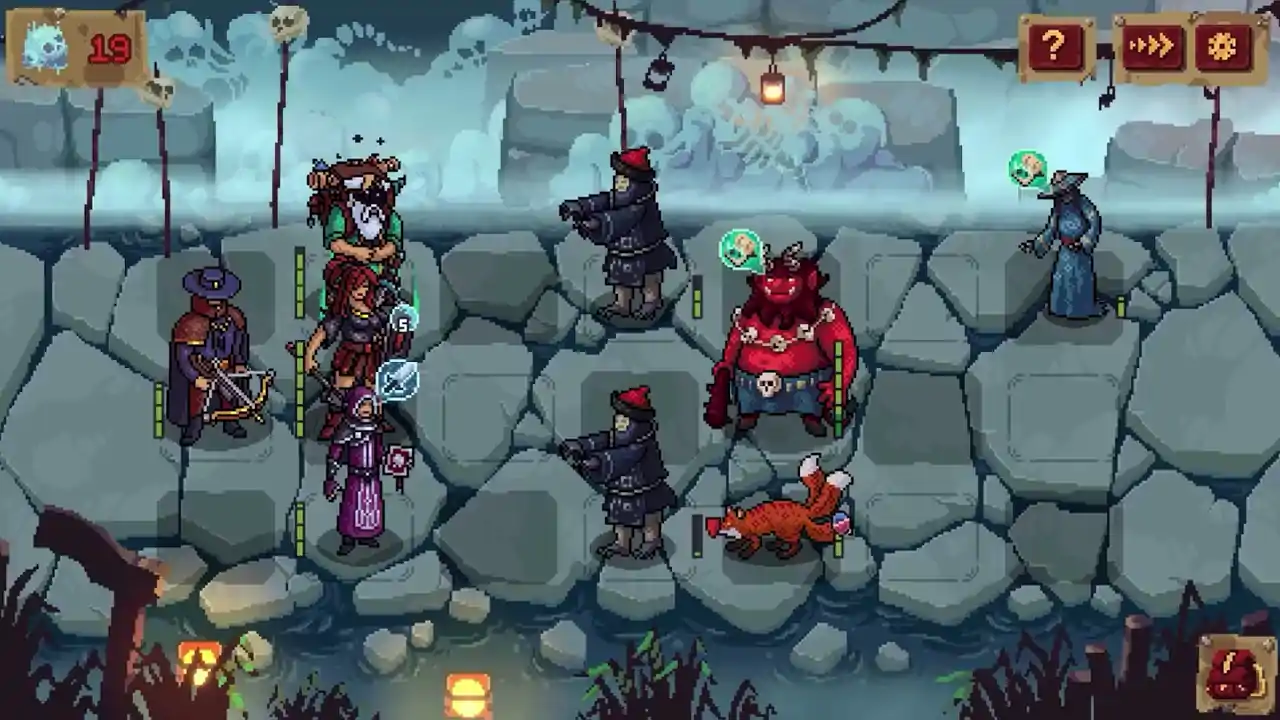Open the question mark help button

(1054, 46)
